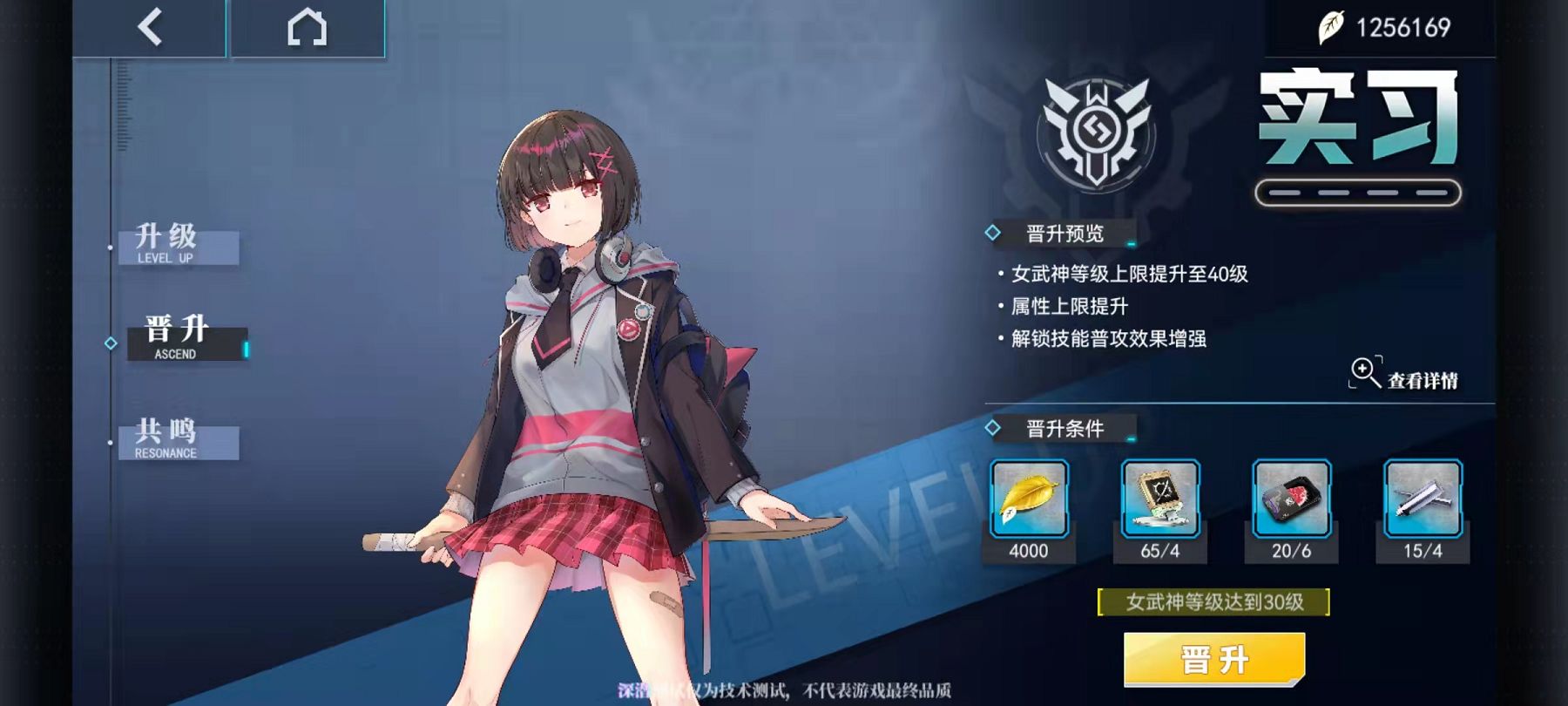Tap the rank emblem badge

pyautogui.click(x=1097, y=132)
